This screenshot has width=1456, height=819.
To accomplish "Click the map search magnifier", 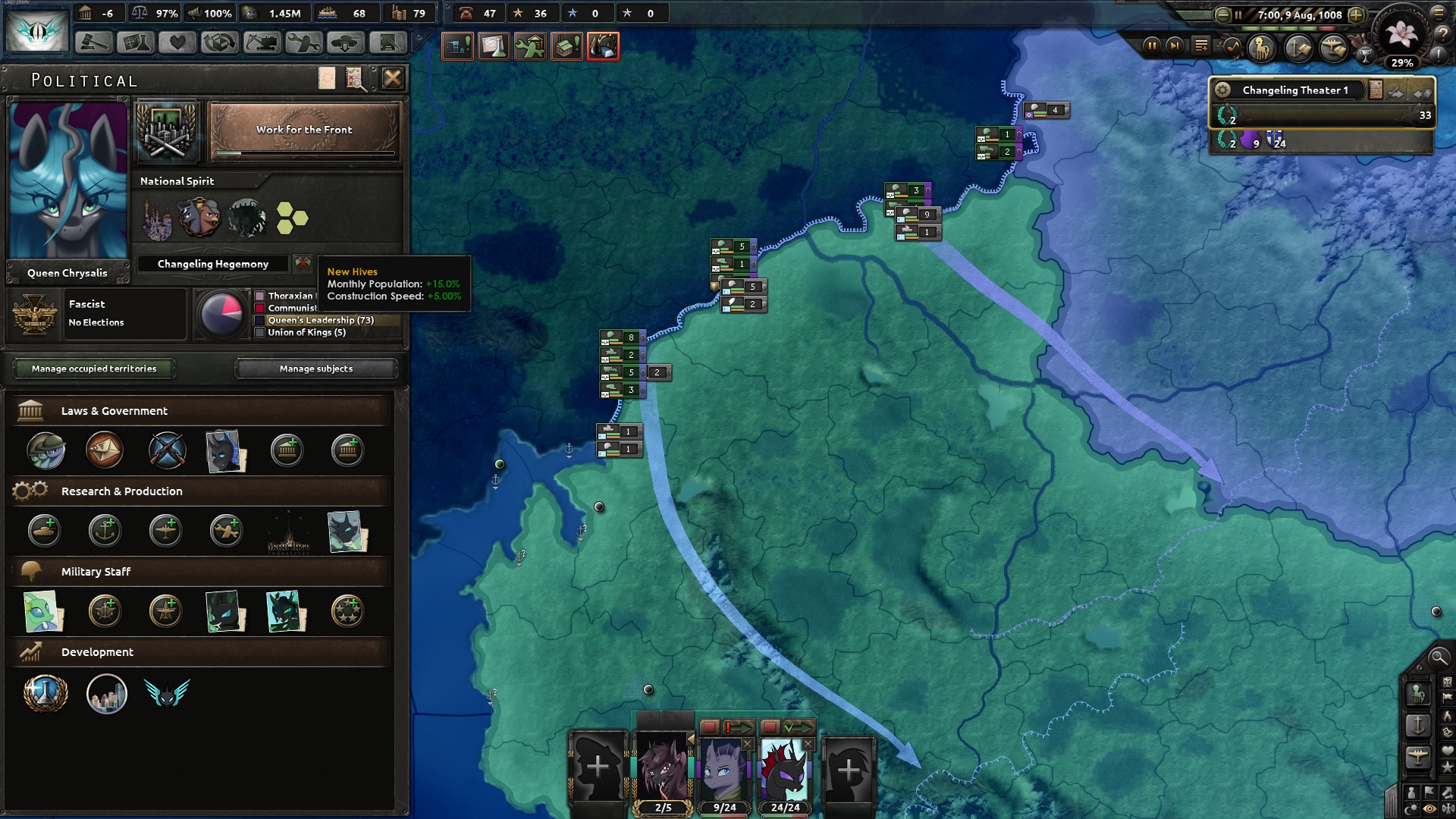I will 1436,657.
